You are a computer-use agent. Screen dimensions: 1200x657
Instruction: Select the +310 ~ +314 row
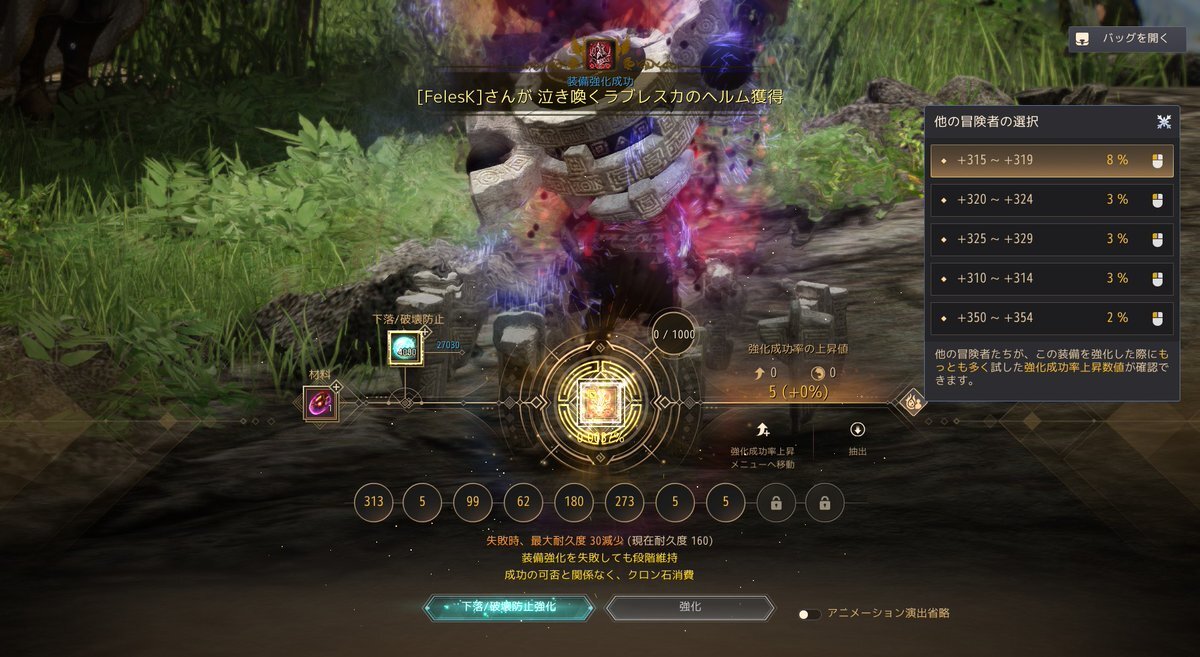[1051, 279]
